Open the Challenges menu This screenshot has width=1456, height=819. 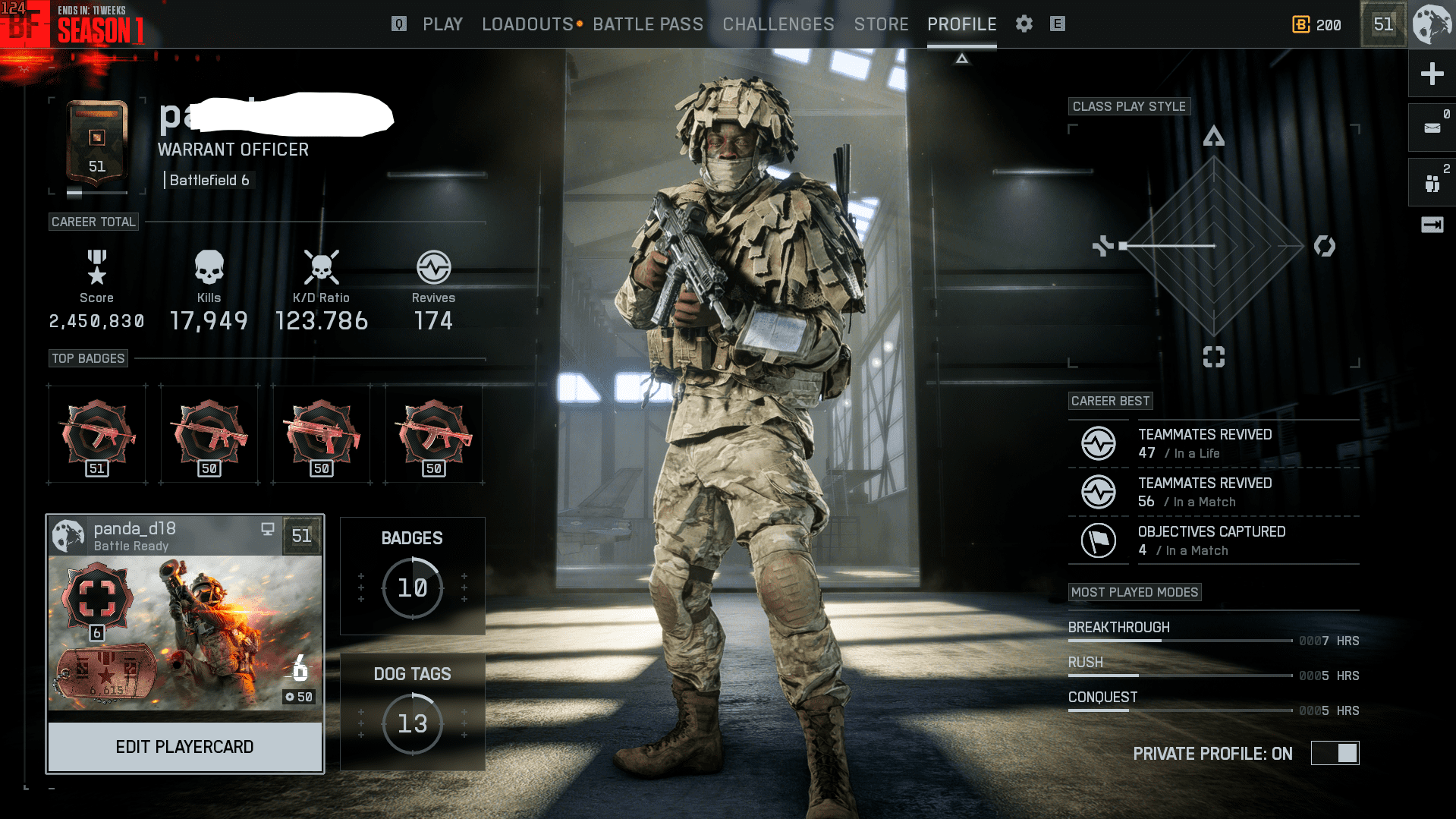point(778,24)
